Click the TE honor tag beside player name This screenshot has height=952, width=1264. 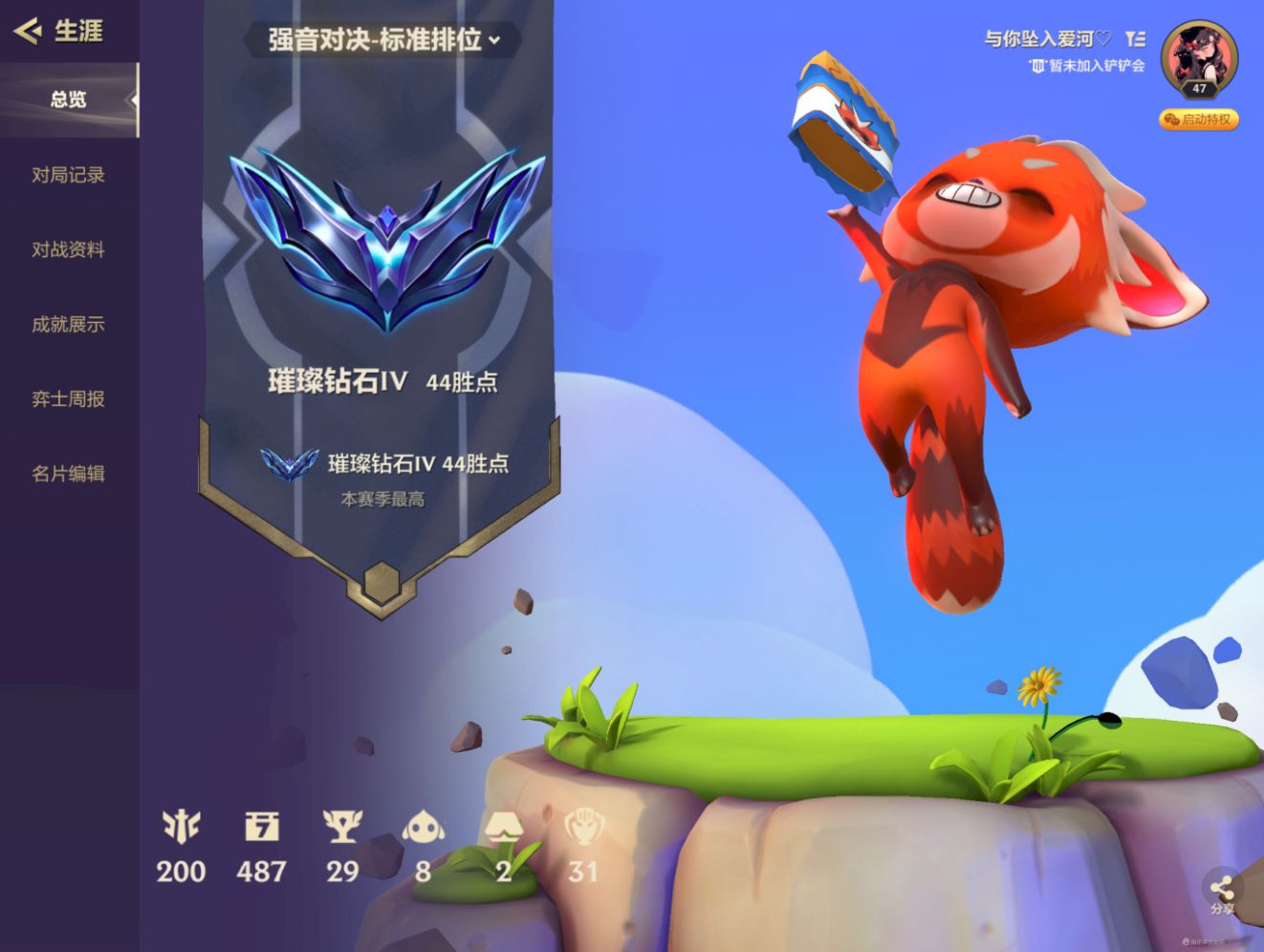pos(1136,38)
